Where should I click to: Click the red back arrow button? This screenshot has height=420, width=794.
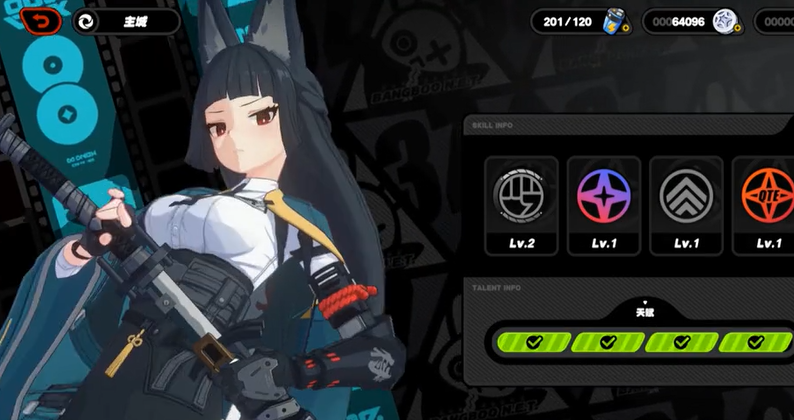pos(38,21)
